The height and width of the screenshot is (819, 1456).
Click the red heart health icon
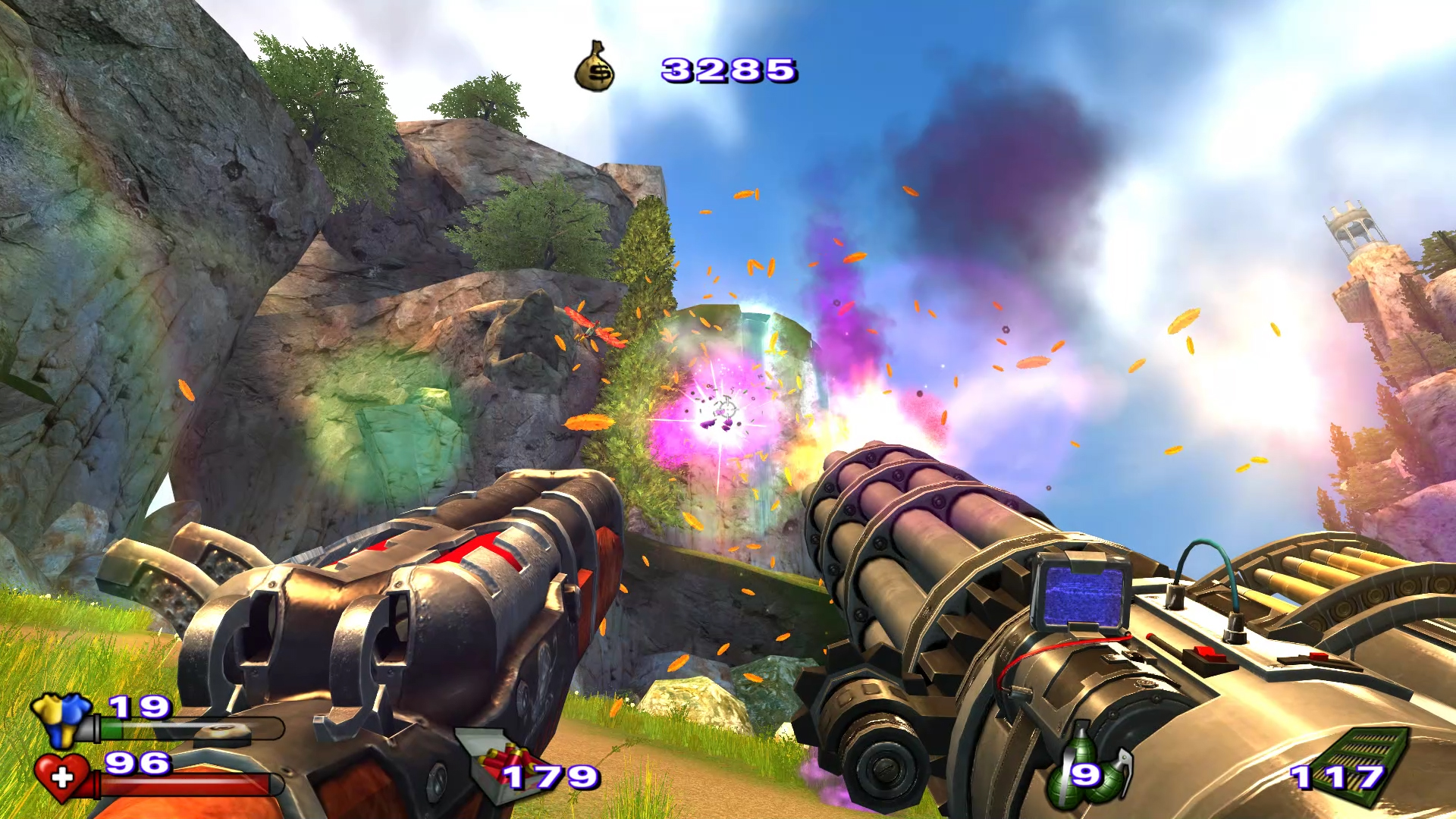coord(62,777)
